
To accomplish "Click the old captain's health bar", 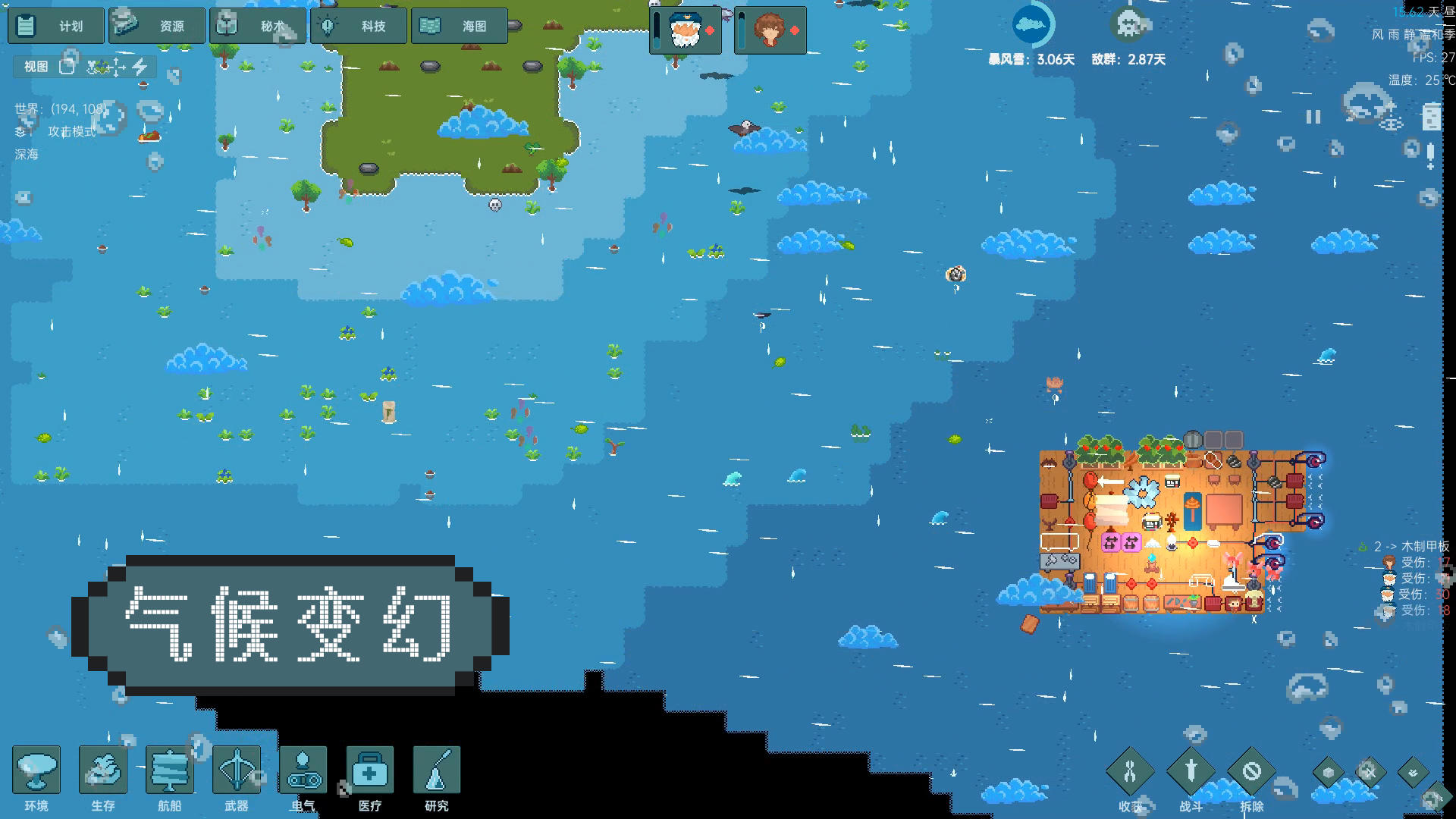I will (656, 30).
